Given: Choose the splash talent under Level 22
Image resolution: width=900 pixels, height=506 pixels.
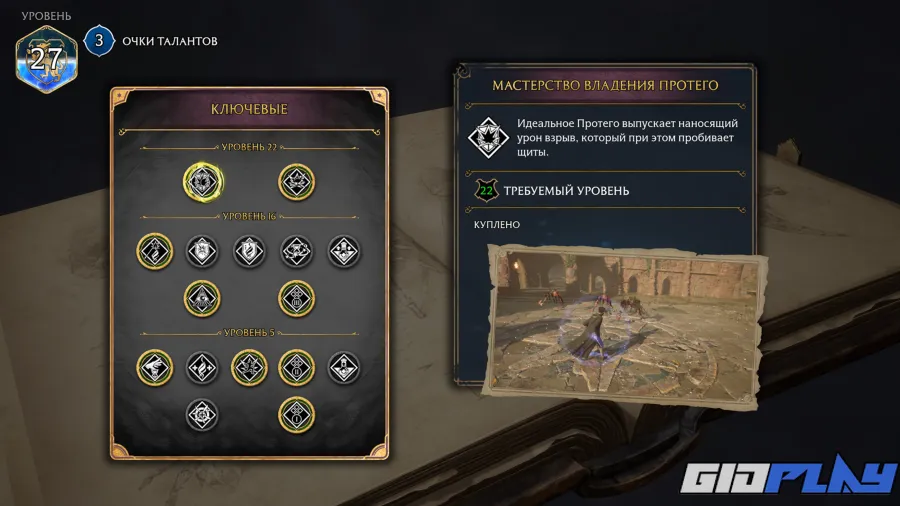Looking at the screenshot, I should coord(297,181).
